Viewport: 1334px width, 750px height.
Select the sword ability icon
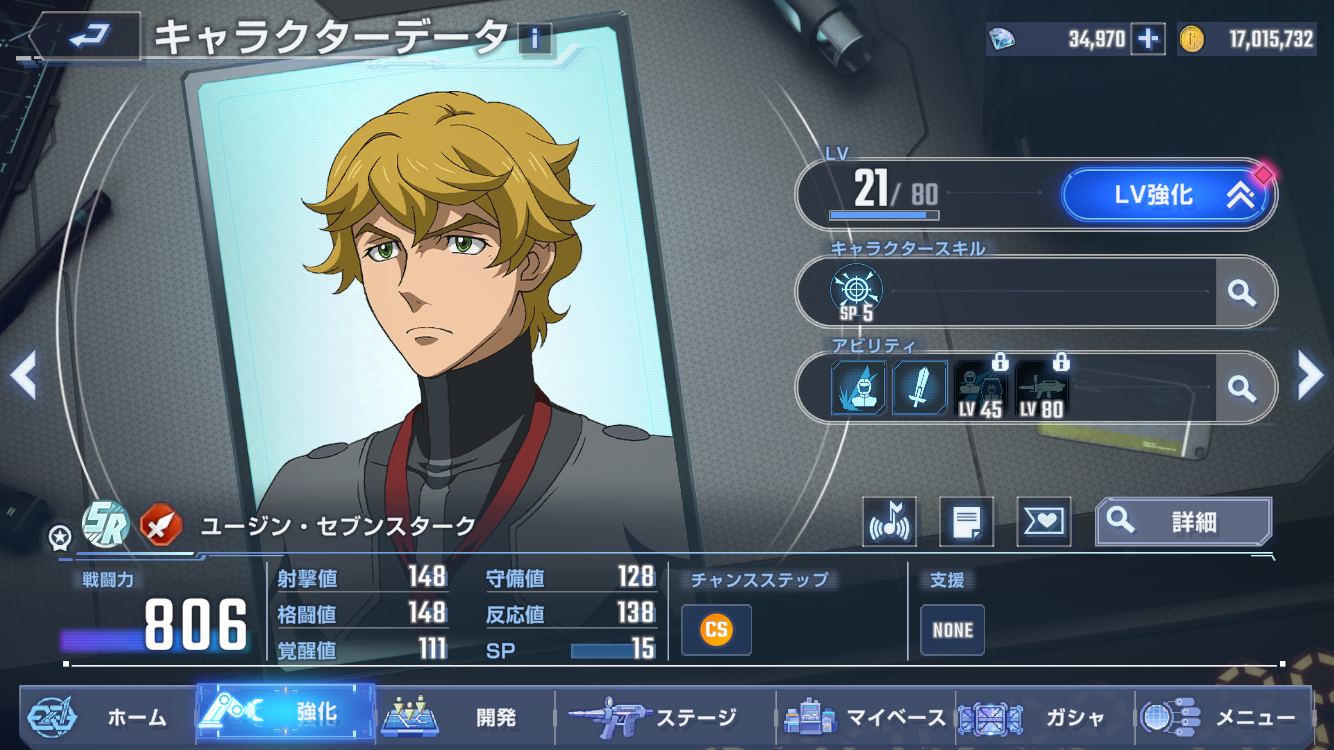pos(919,387)
